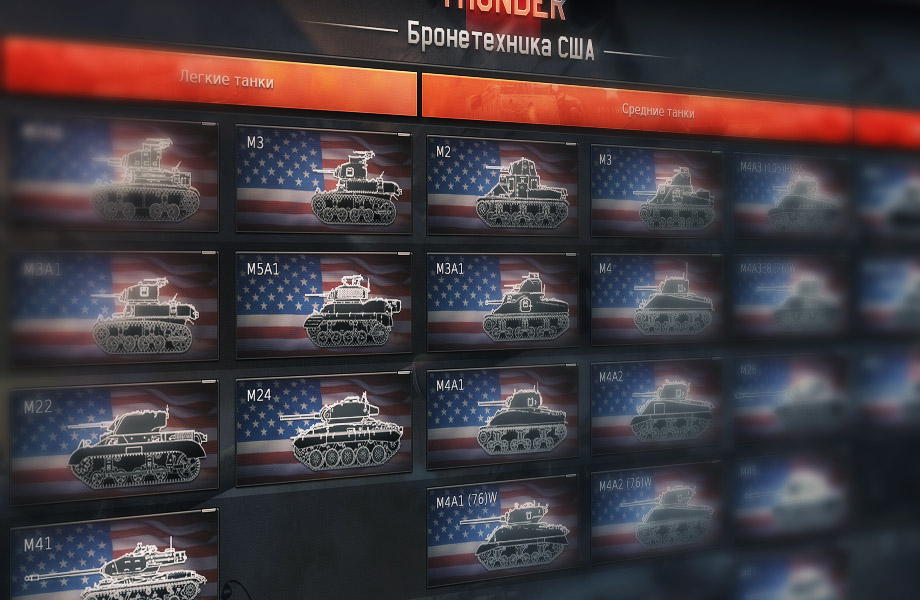The height and width of the screenshot is (600, 920).
Task: Select the M3 medium tank card
Action: (x=656, y=193)
